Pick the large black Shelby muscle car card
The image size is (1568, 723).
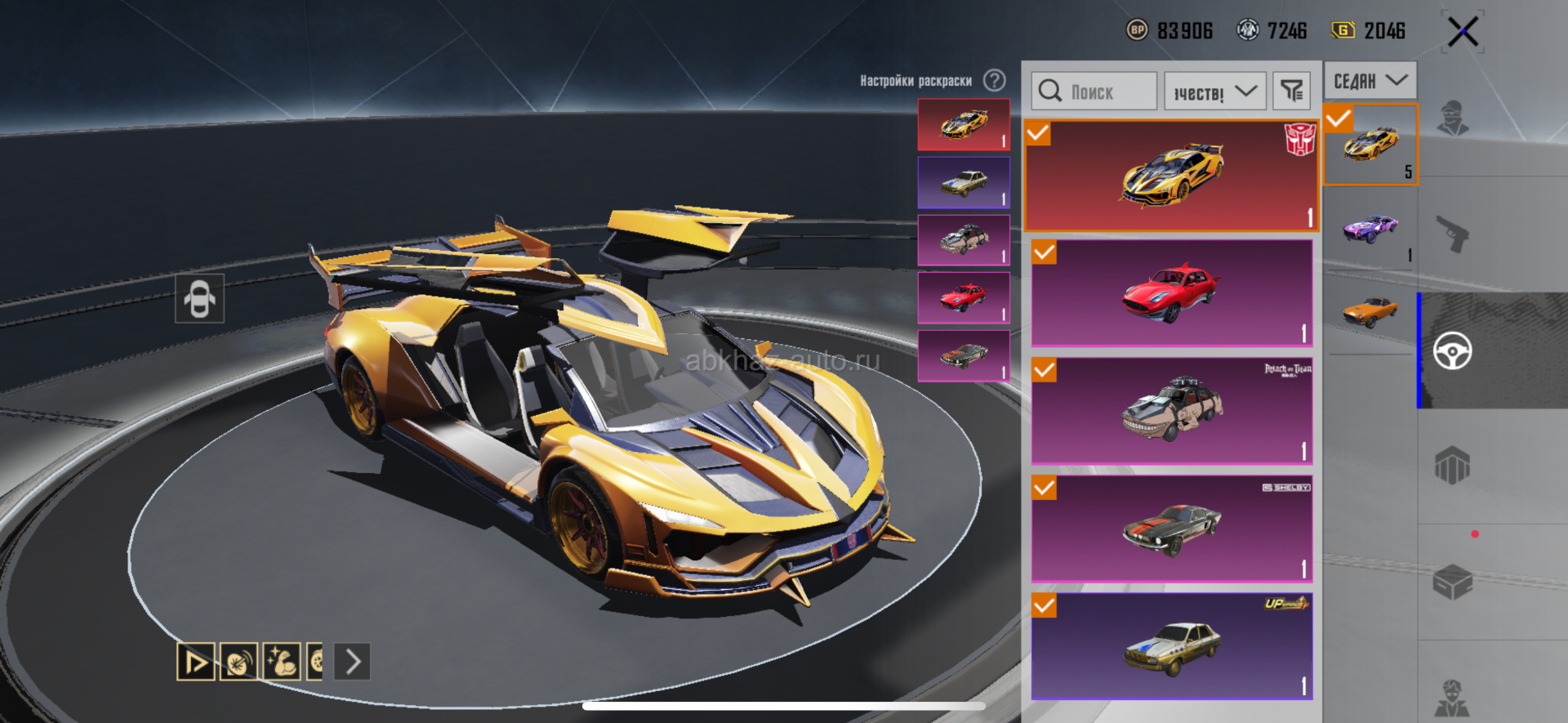[x=1171, y=528]
